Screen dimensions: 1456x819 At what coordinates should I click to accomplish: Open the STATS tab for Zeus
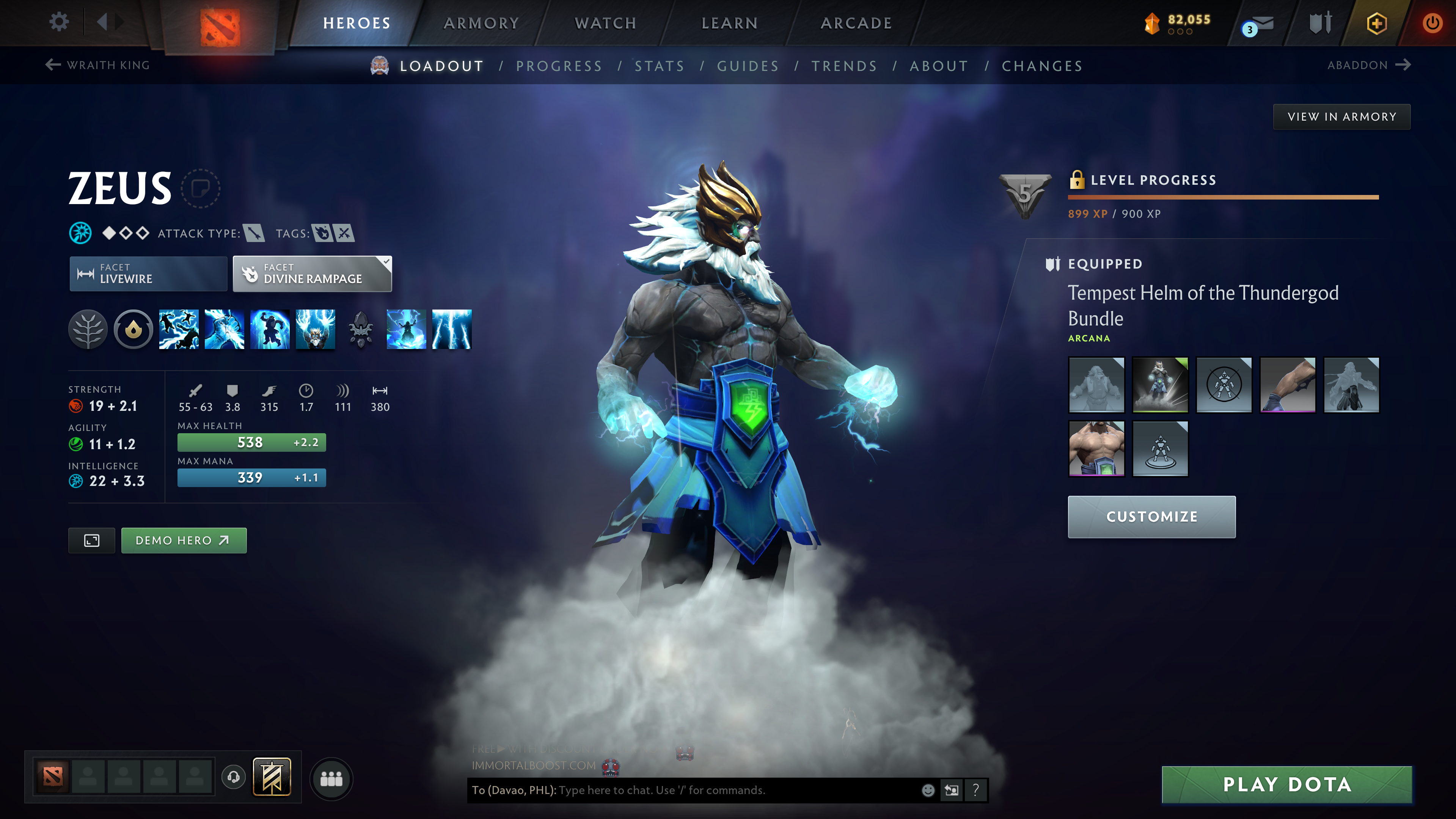(x=660, y=66)
